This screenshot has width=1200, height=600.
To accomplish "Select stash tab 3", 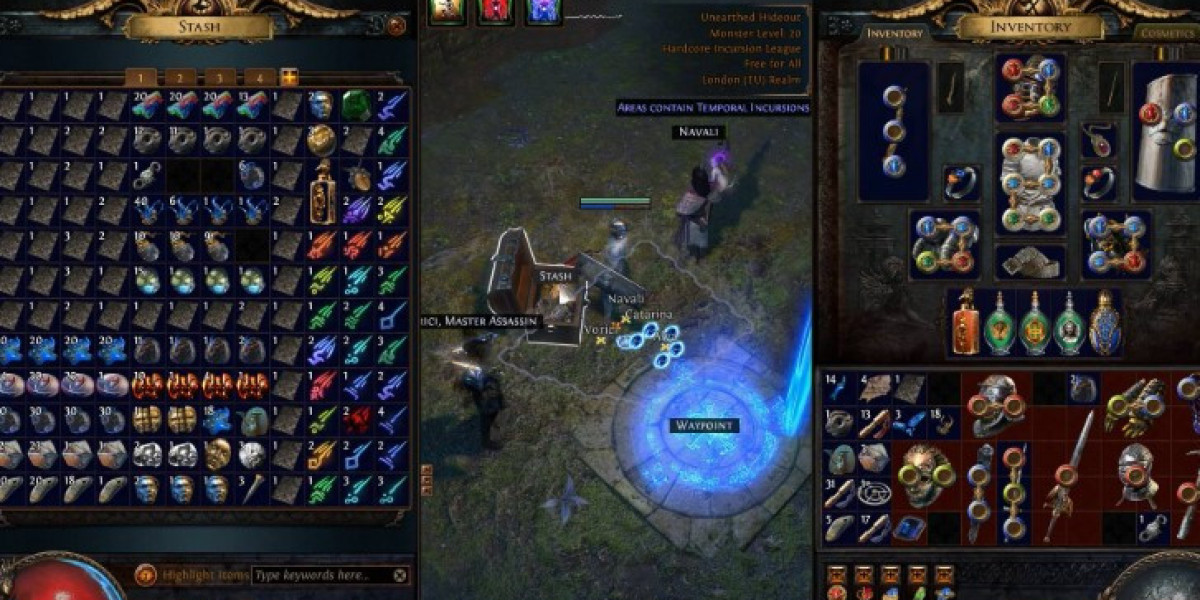I will pyautogui.click(x=219, y=77).
